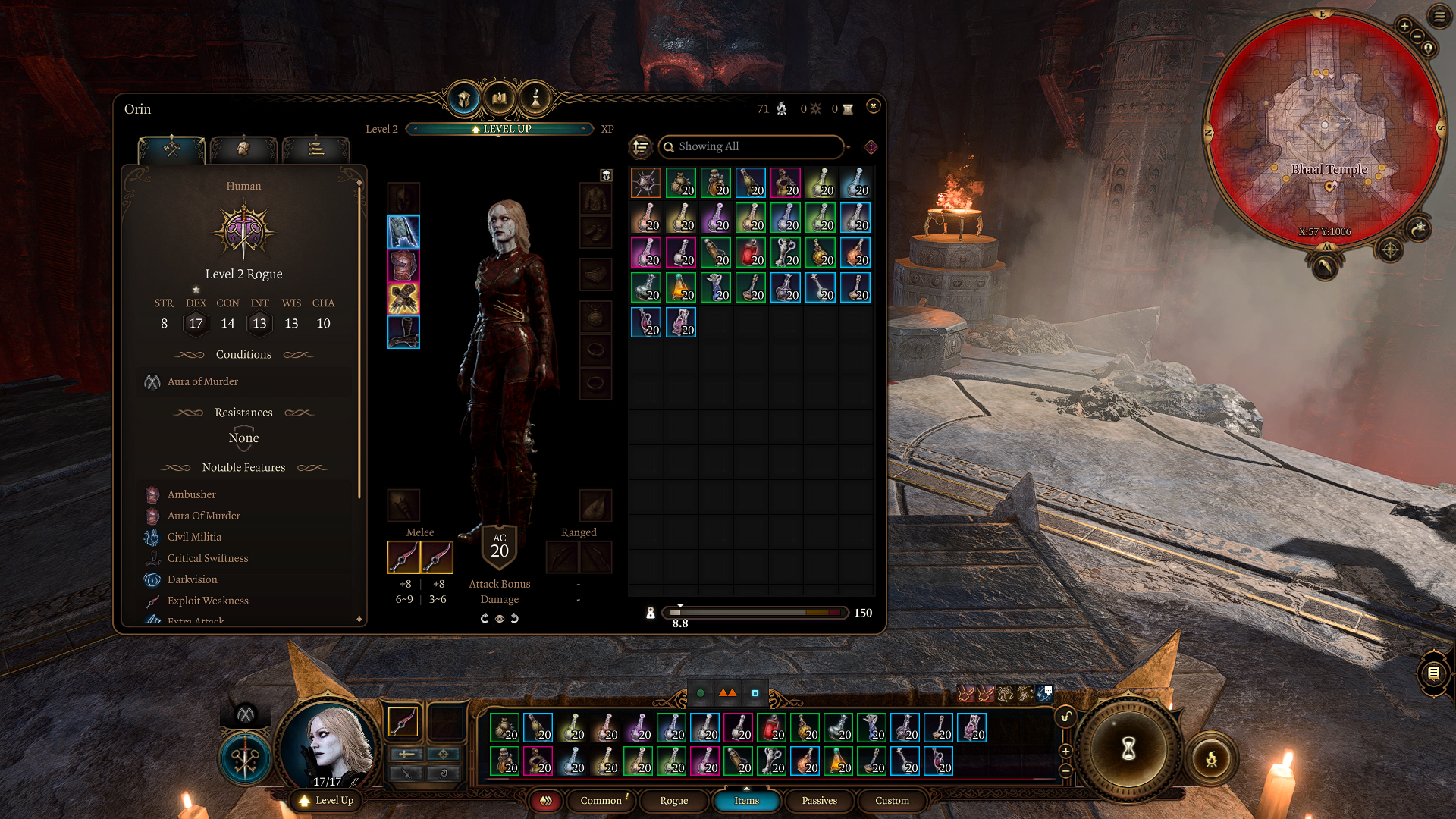Click the Level Up button beside the portrait
The image size is (1456, 819).
coord(327,800)
